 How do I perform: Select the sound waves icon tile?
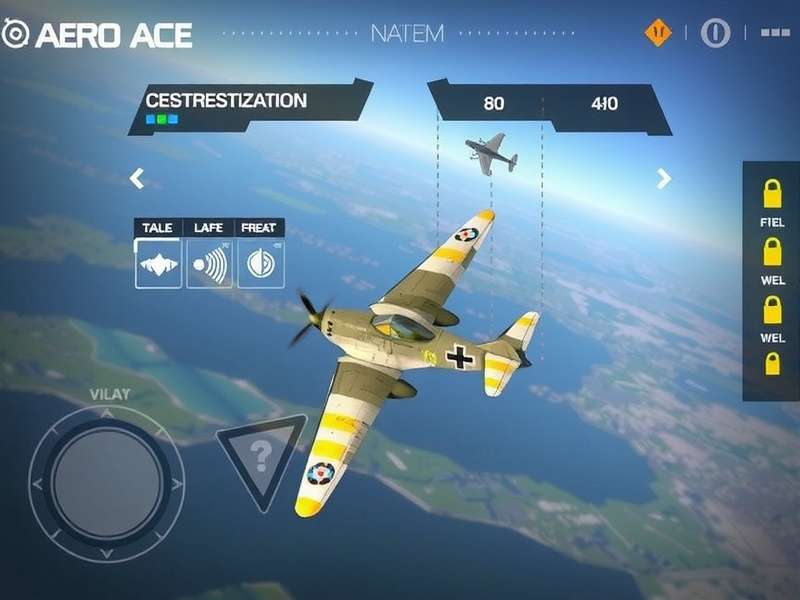coord(209,264)
